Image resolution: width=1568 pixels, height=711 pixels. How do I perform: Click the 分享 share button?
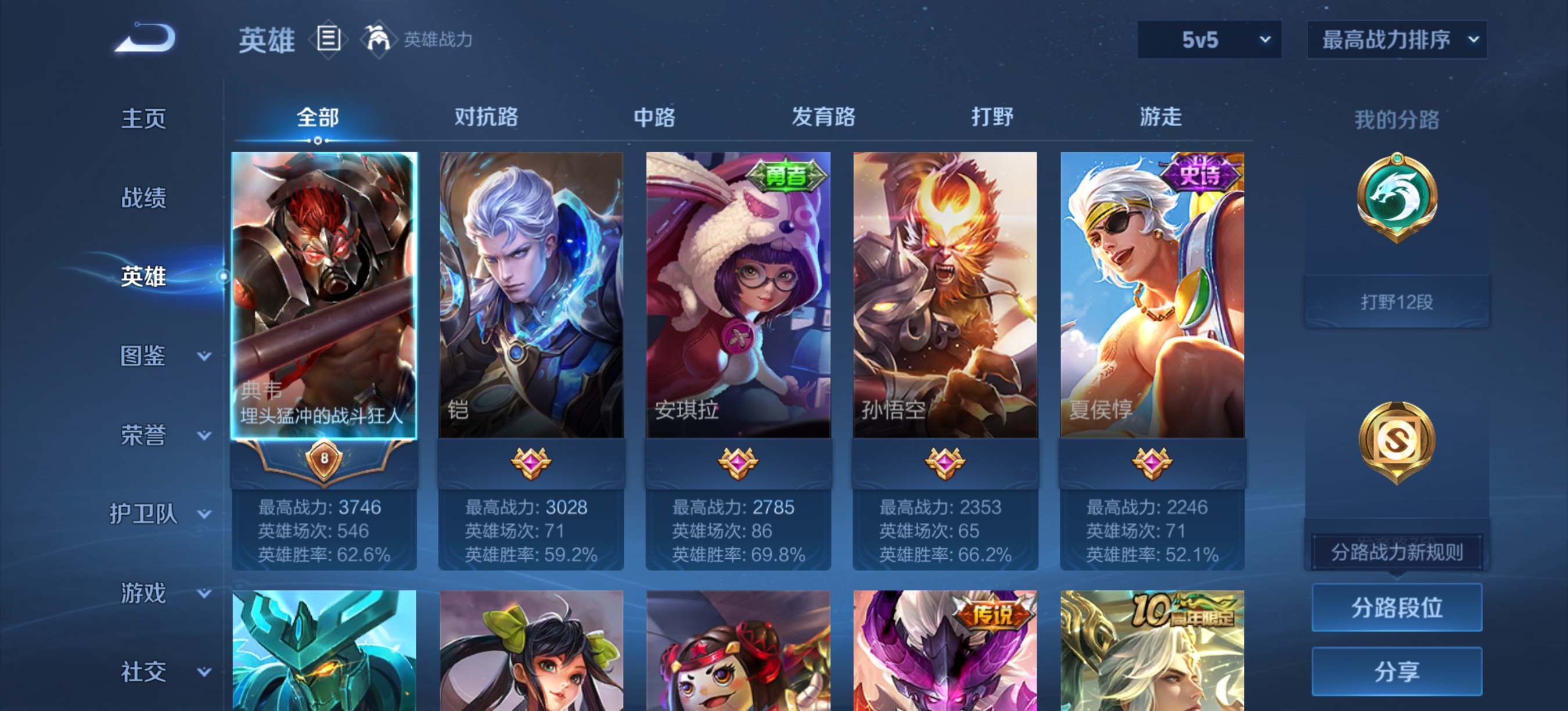1396,671
